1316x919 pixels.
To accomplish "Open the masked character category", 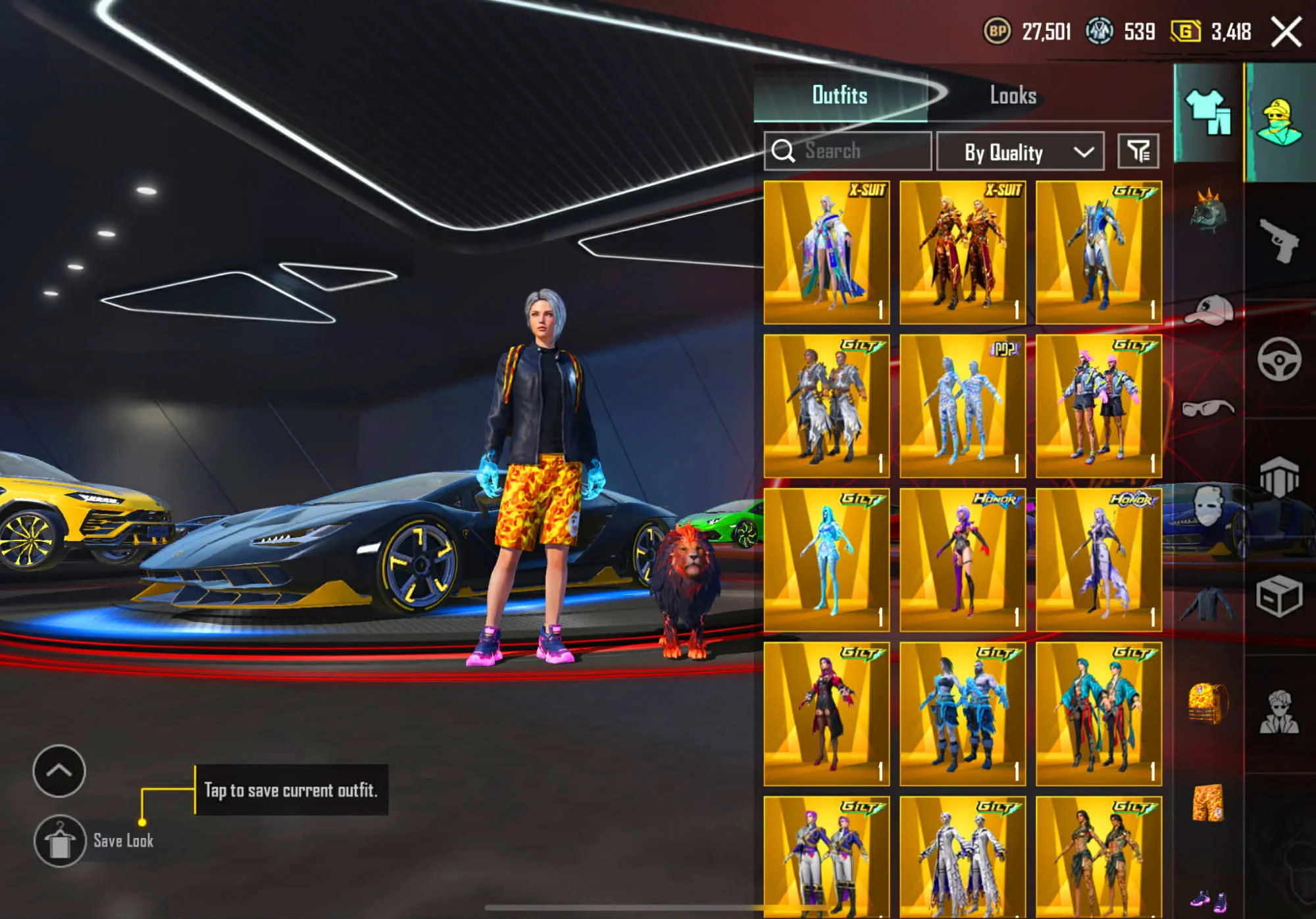I will click(x=1279, y=123).
